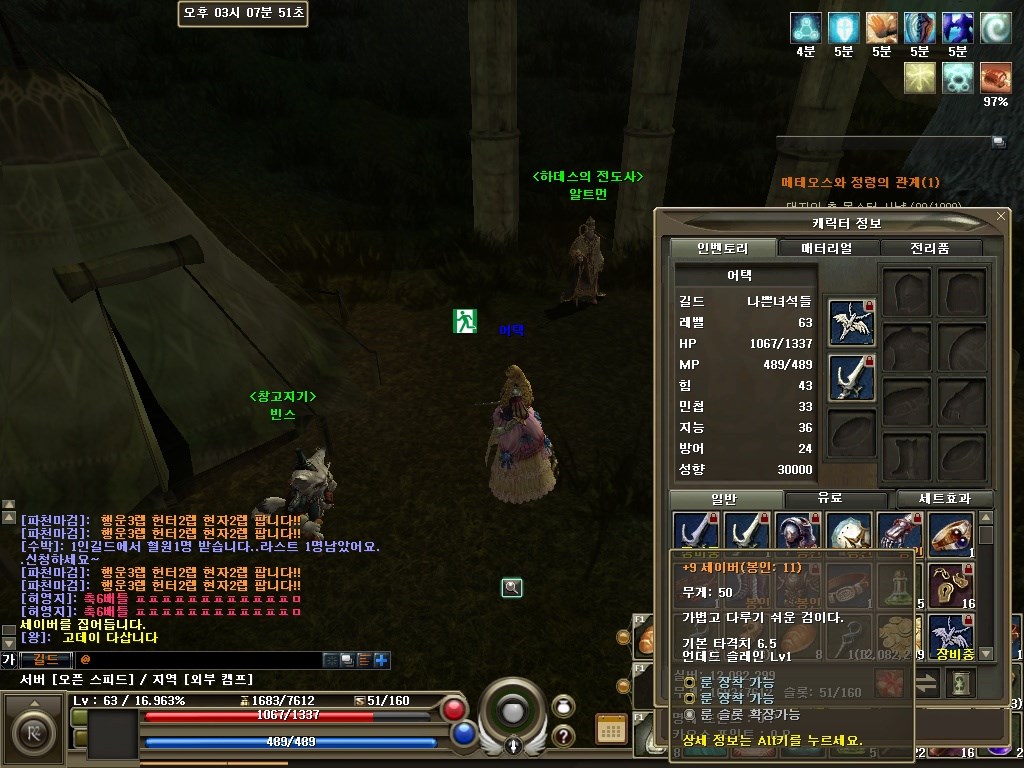This screenshot has width=1024, height=768.
Task: Show the 유료 item category
Action: (x=829, y=498)
